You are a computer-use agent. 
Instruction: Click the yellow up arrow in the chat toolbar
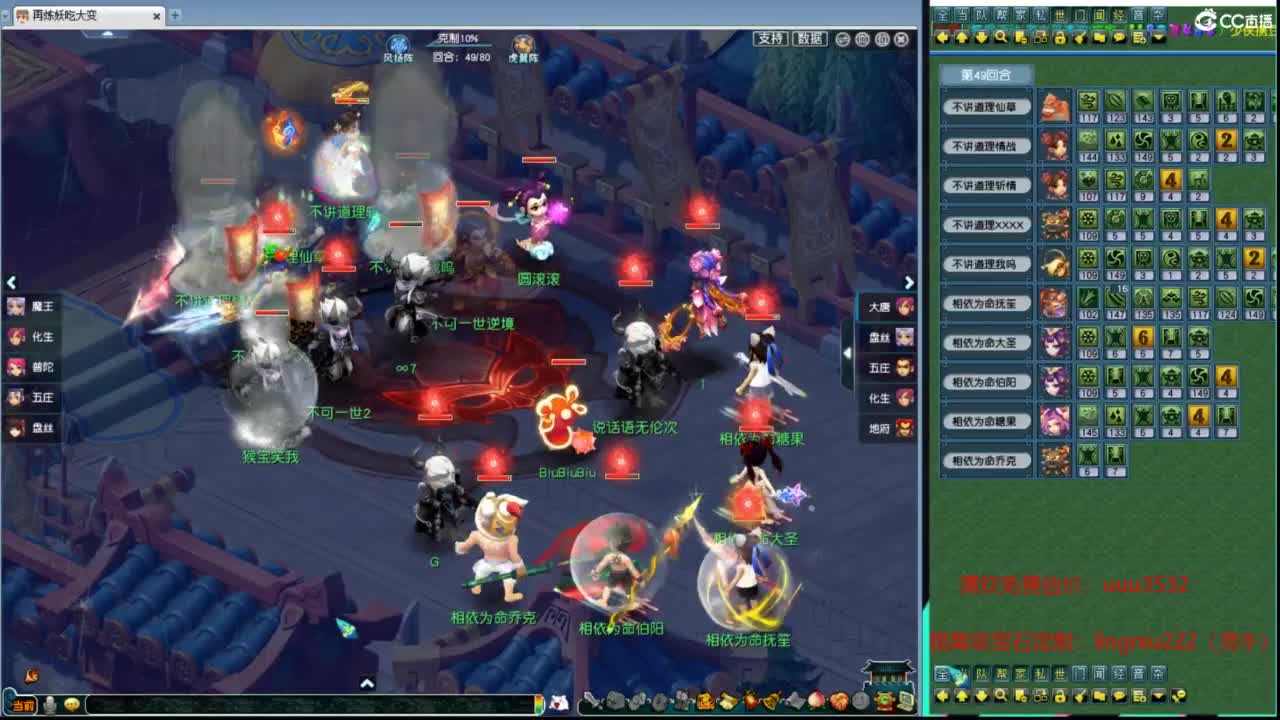tap(961, 38)
